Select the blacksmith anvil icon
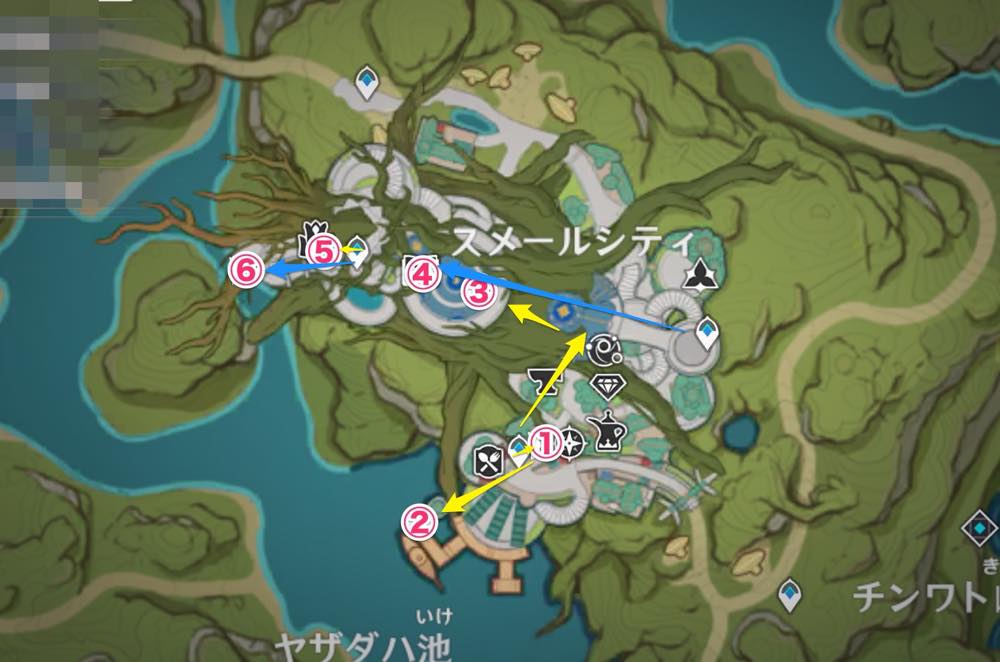The height and width of the screenshot is (662, 1000). [x=541, y=380]
